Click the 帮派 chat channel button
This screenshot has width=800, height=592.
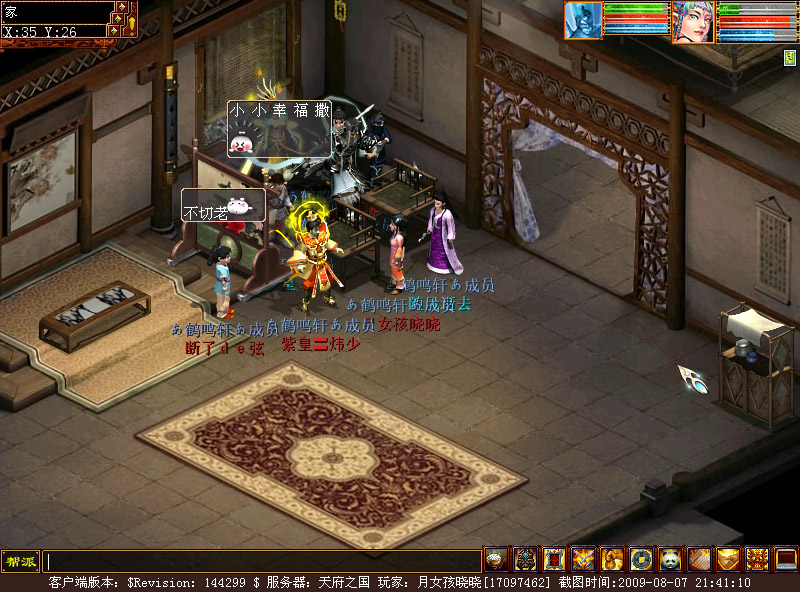pyautogui.click(x=20, y=561)
